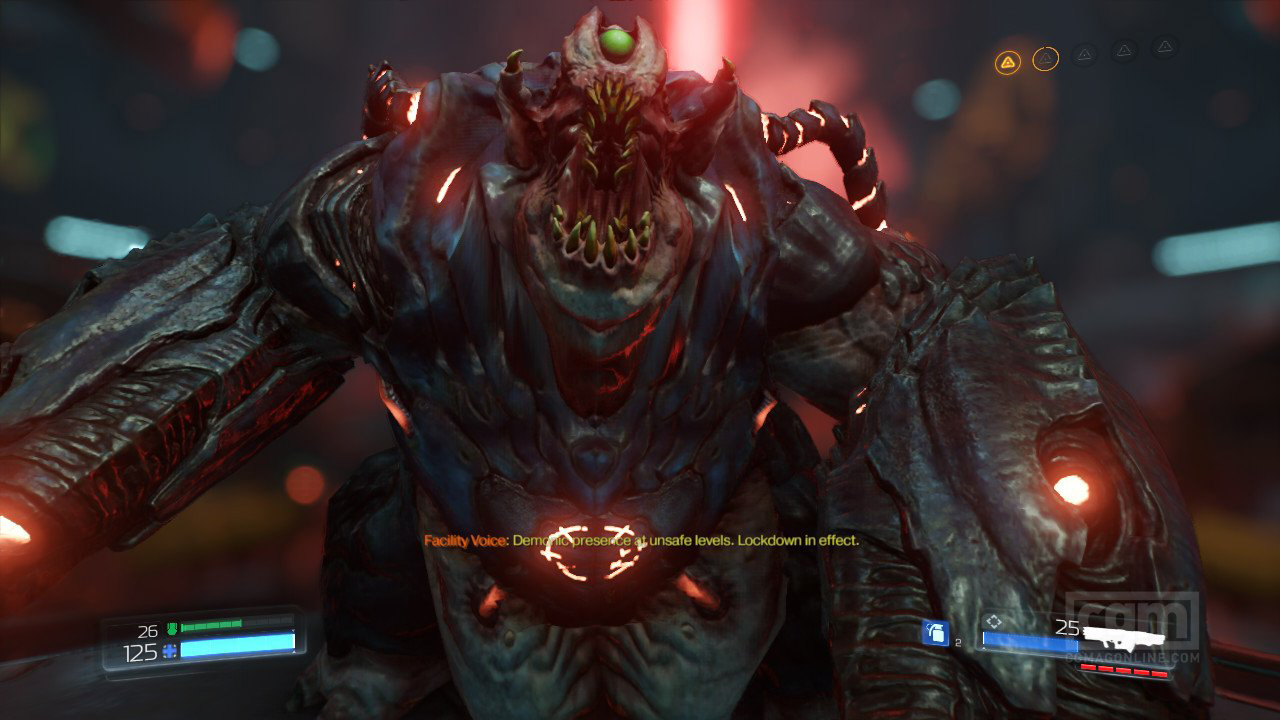Click the fourth inactive challenge icon
The height and width of the screenshot is (720, 1280).
point(1124,51)
